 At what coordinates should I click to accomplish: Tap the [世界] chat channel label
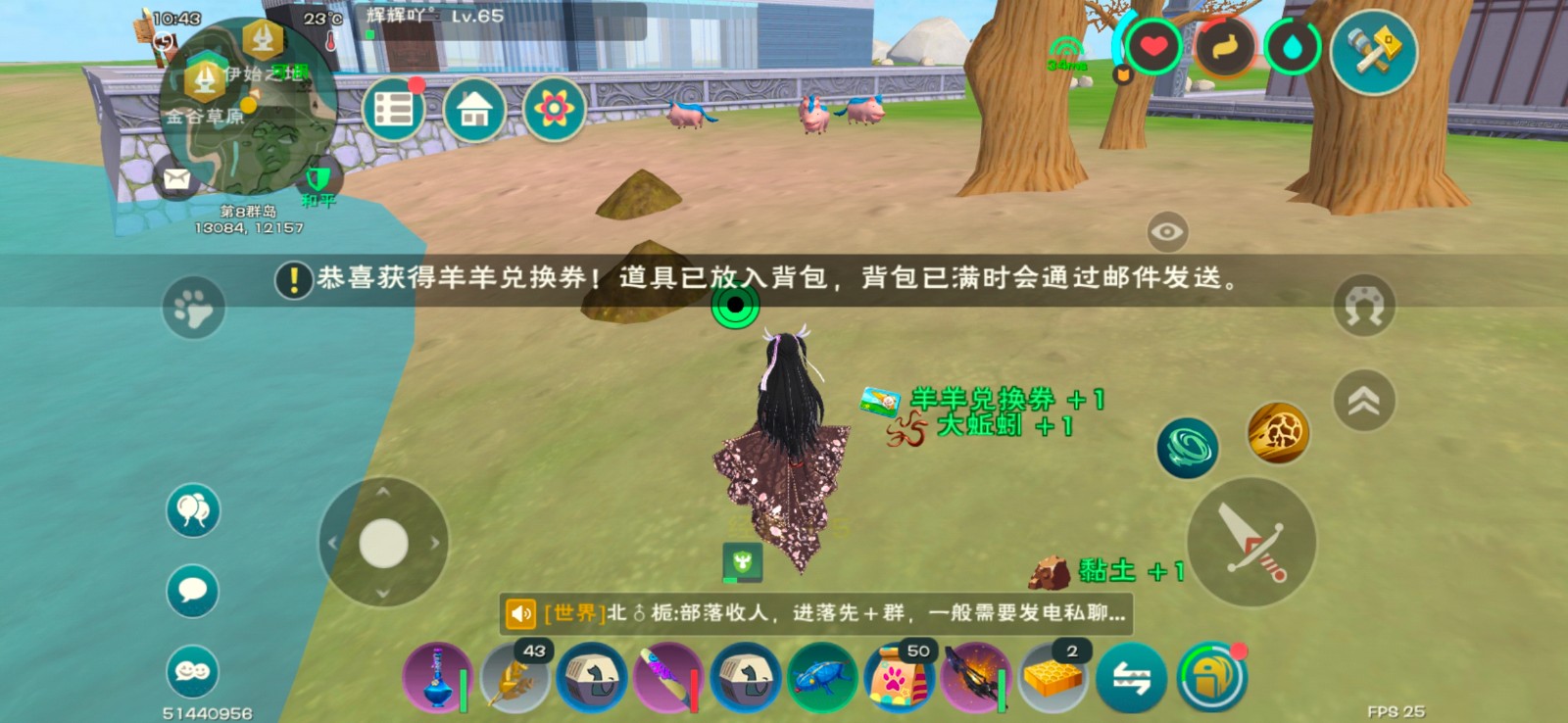[571, 614]
